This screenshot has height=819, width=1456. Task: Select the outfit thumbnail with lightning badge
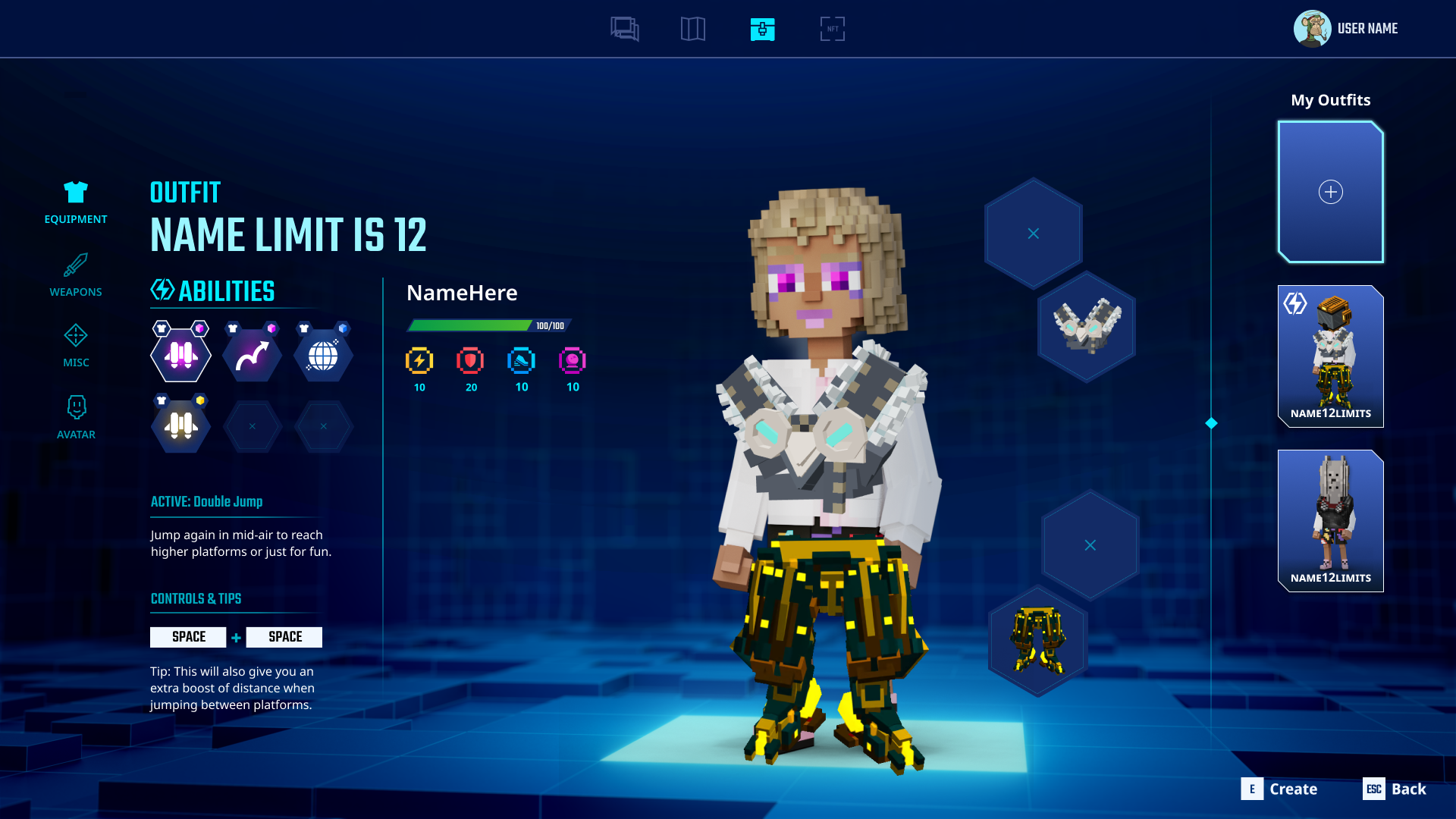1330,356
